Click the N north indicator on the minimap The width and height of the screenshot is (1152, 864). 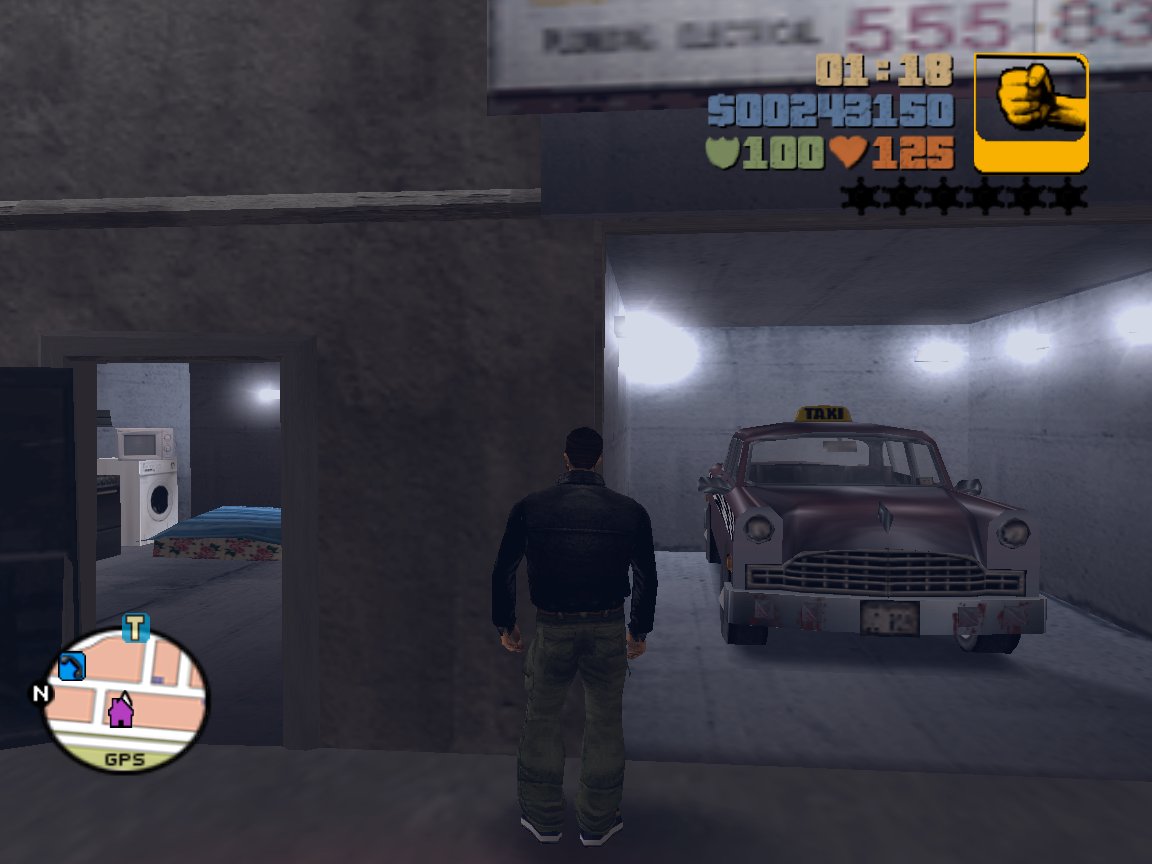(41, 693)
